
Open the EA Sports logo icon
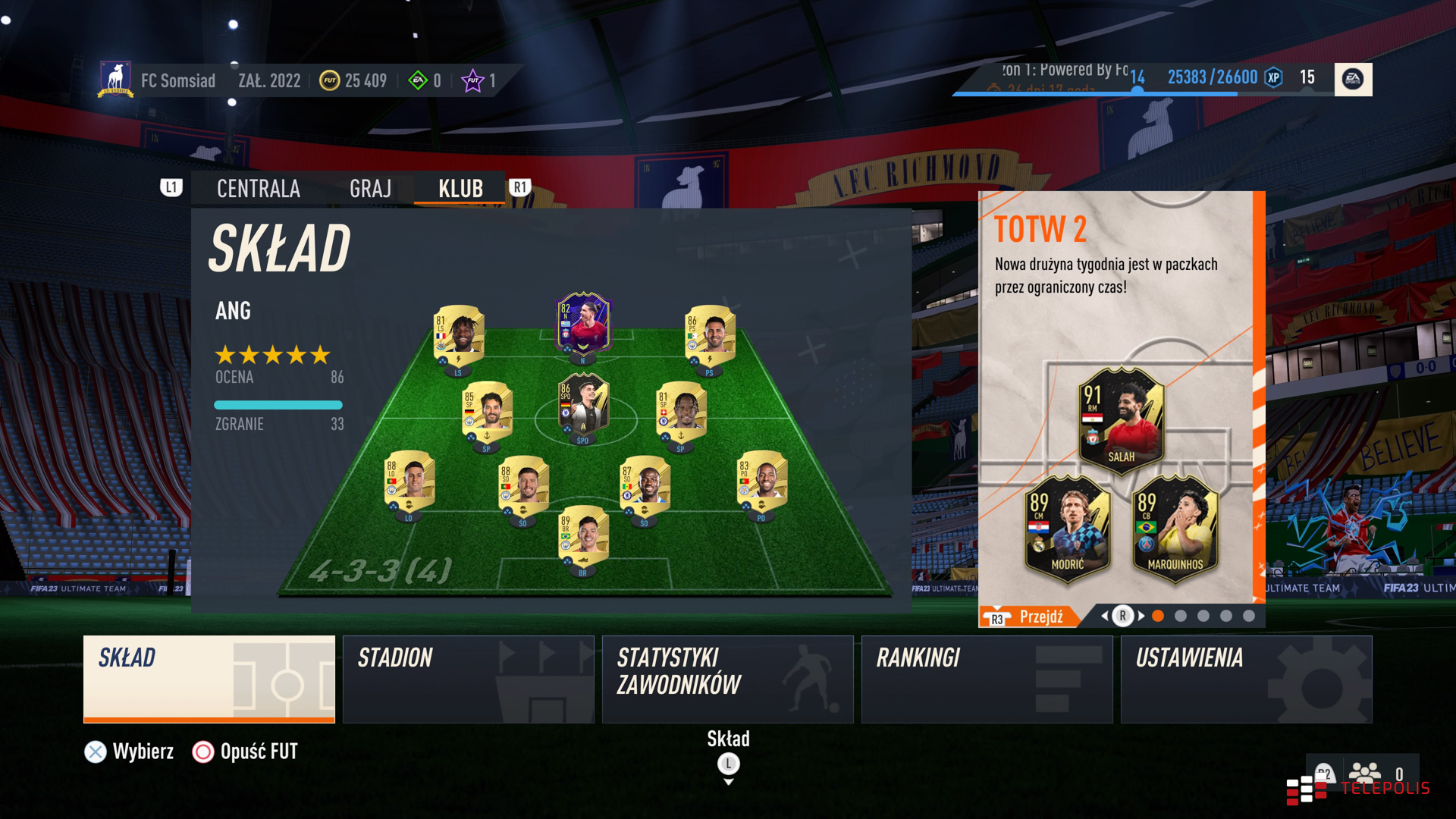tap(1353, 79)
